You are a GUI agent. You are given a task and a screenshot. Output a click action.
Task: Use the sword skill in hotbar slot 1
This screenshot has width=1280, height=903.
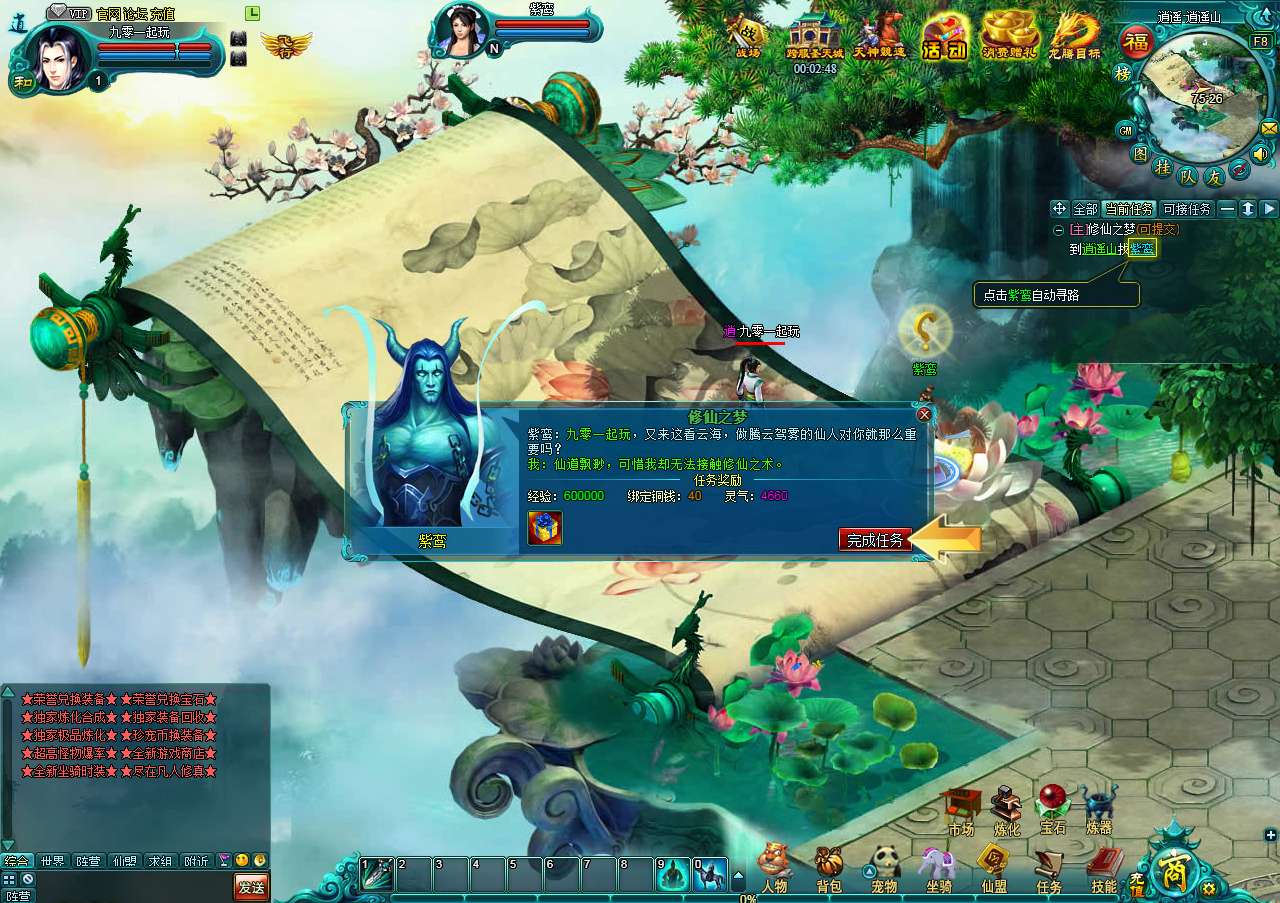[377, 874]
